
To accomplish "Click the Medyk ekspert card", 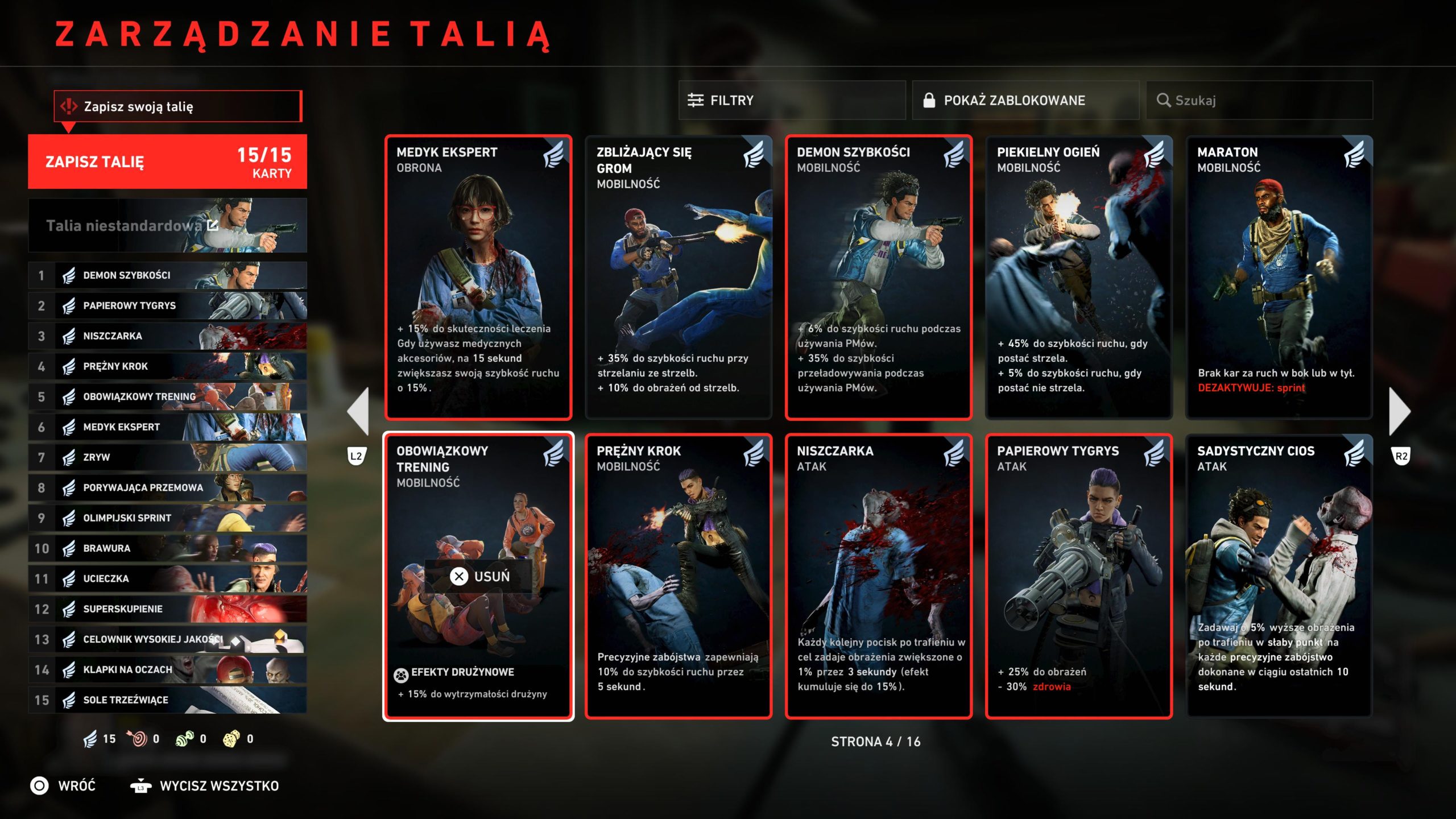I will 478,277.
